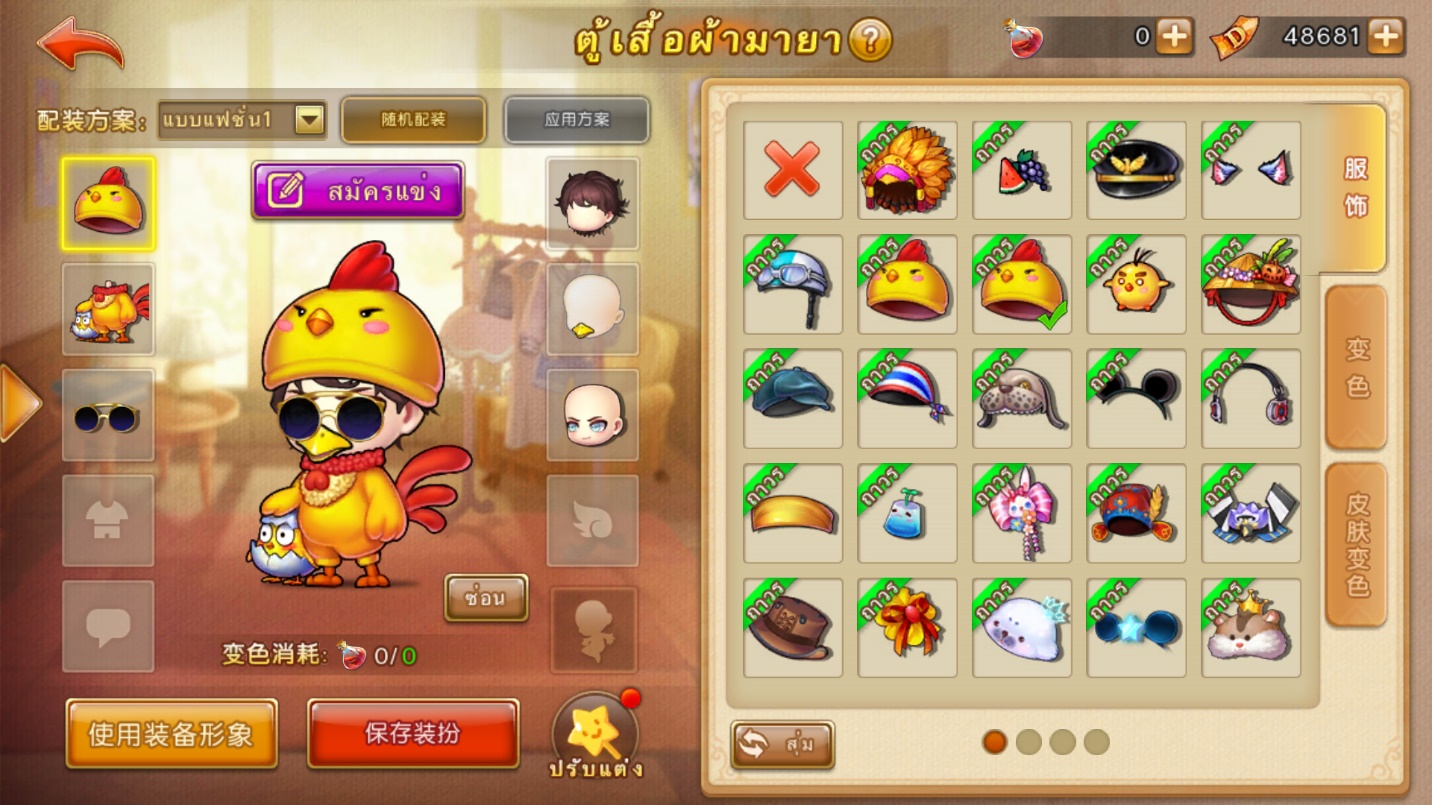Click the ซ่อน hide button
This screenshot has width=1432, height=805.
[486, 597]
